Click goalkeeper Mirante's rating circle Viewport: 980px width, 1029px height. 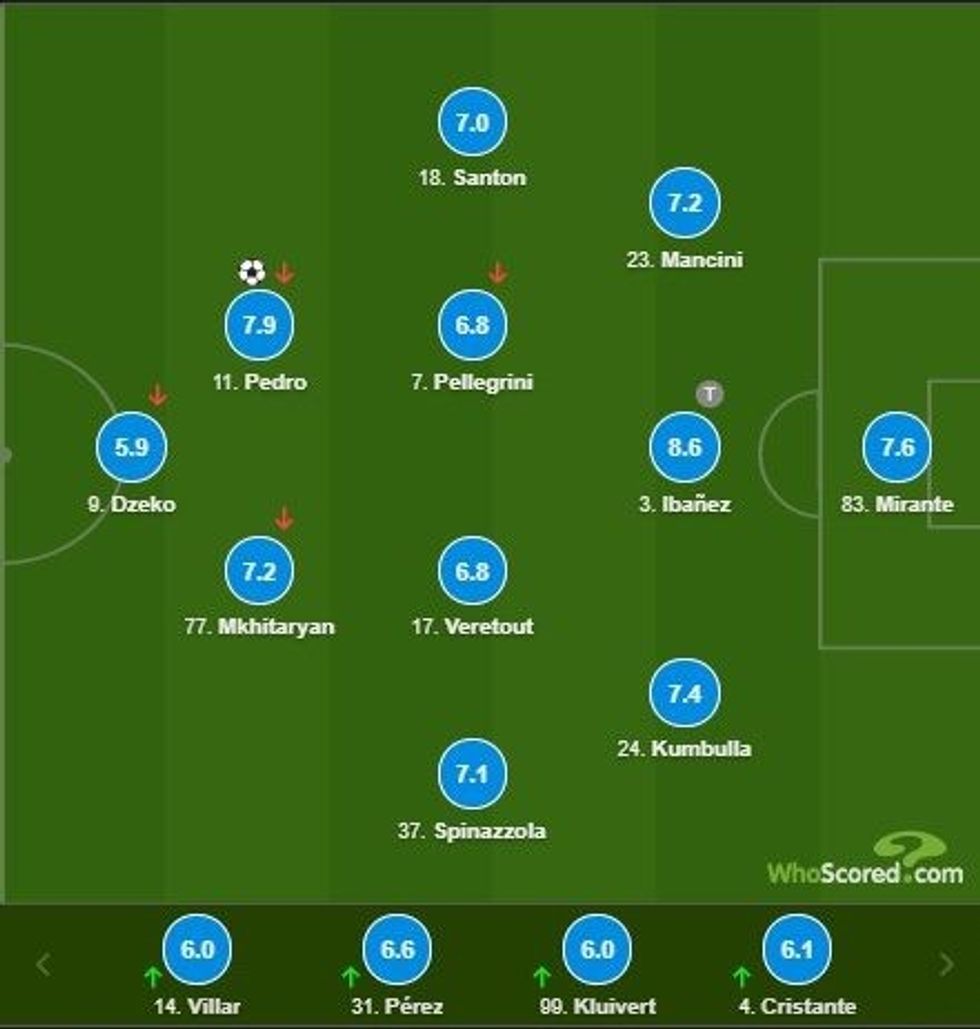(x=897, y=447)
